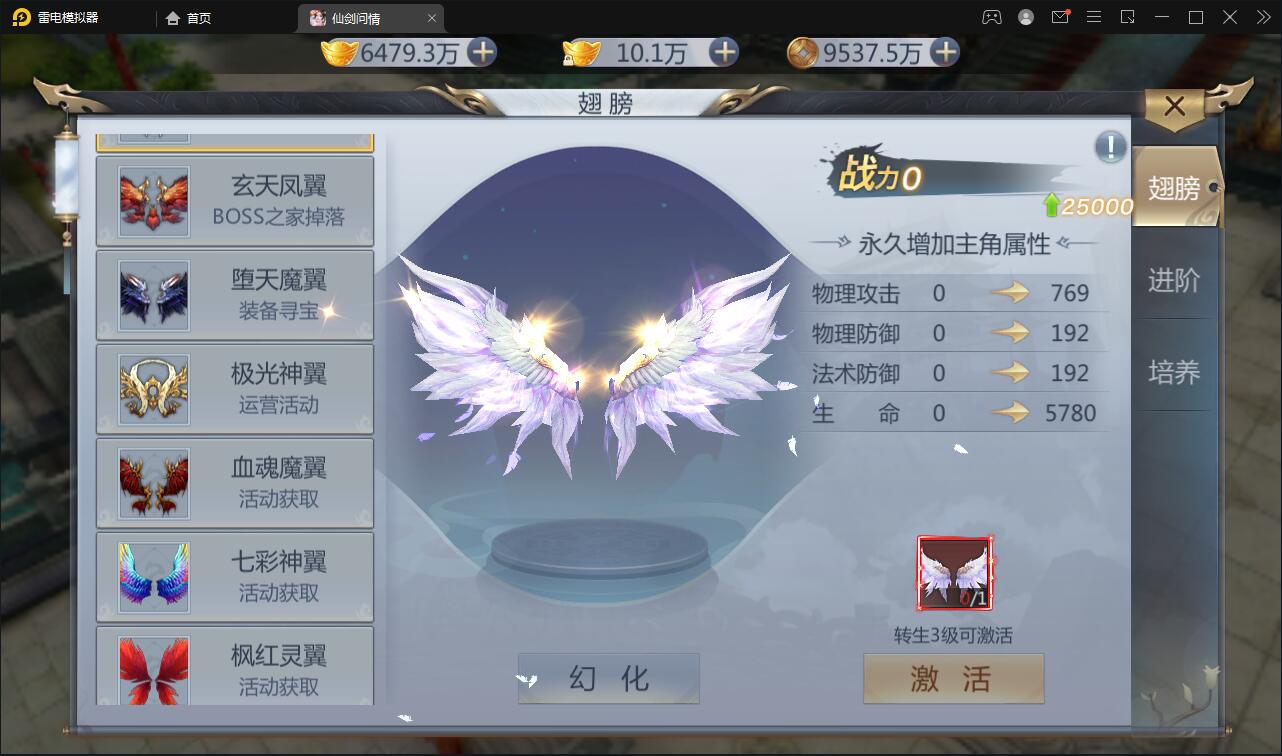Click the 枫红灵翼 wing icon
This screenshot has height=756, width=1282.
click(x=152, y=670)
